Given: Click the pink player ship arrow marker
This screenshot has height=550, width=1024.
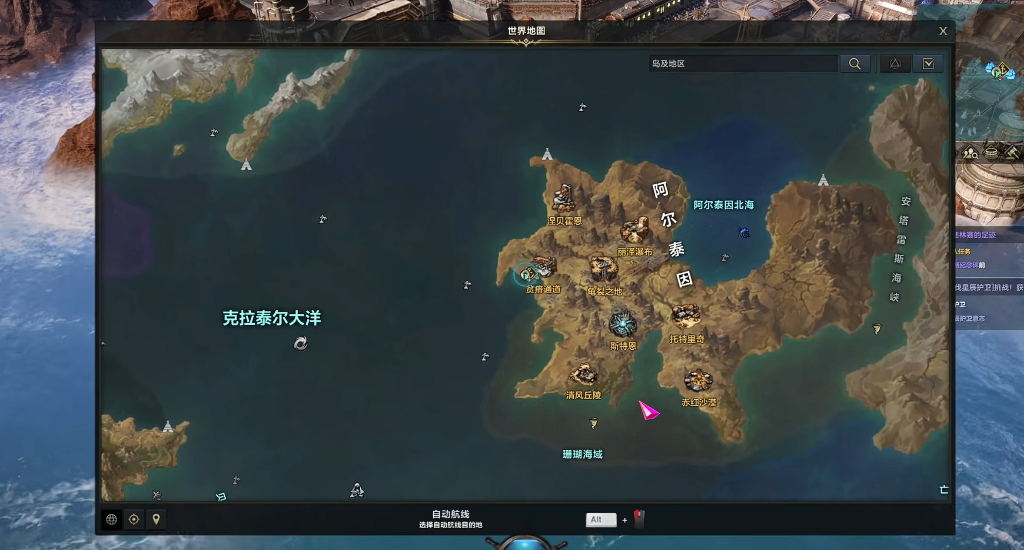Looking at the screenshot, I should [649, 409].
